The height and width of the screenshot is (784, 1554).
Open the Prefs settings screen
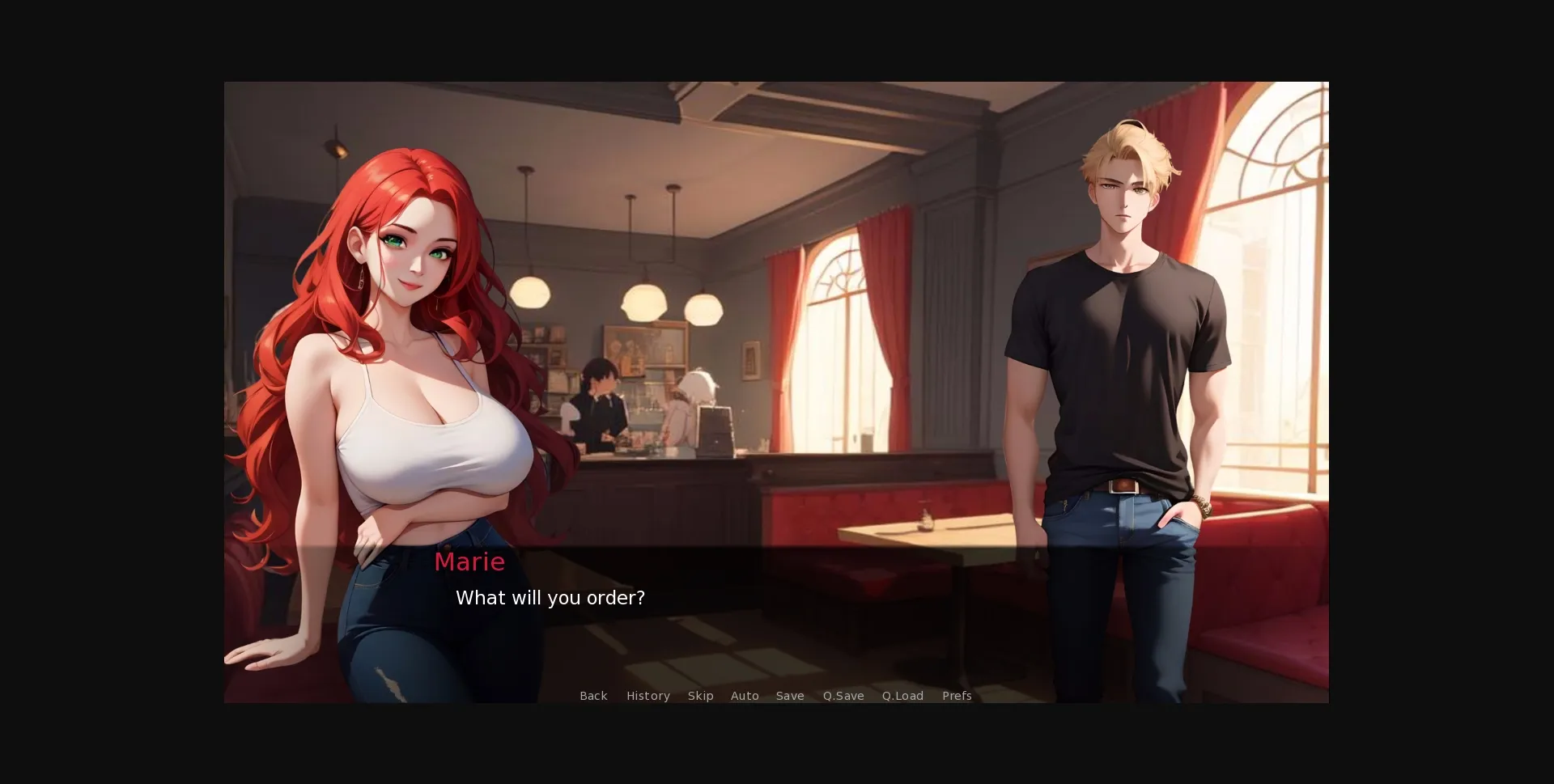click(957, 696)
